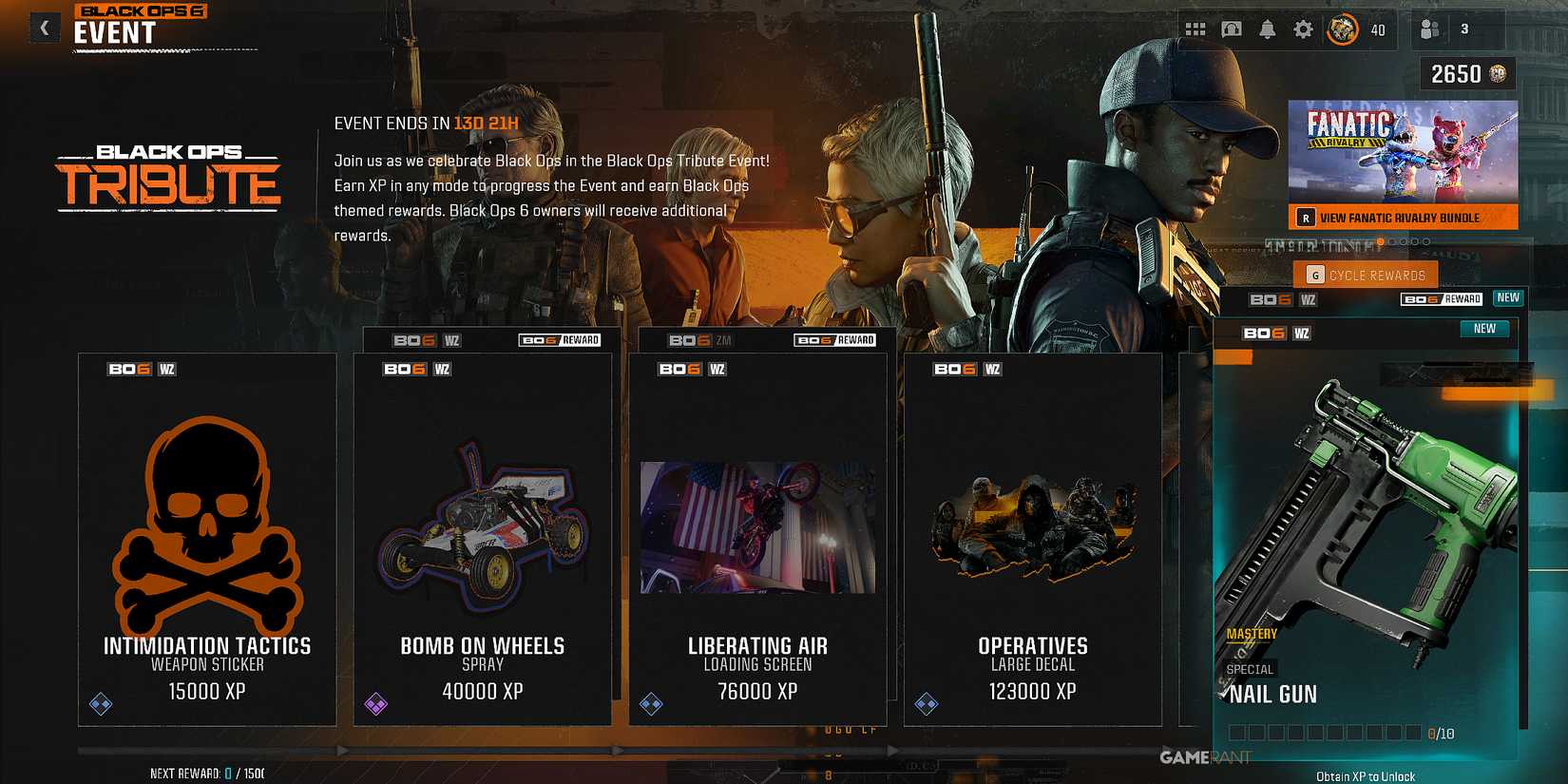Open the Settings gear icon
Image resolution: width=1568 pixels, height=784 pixels.
[1304, 29]
